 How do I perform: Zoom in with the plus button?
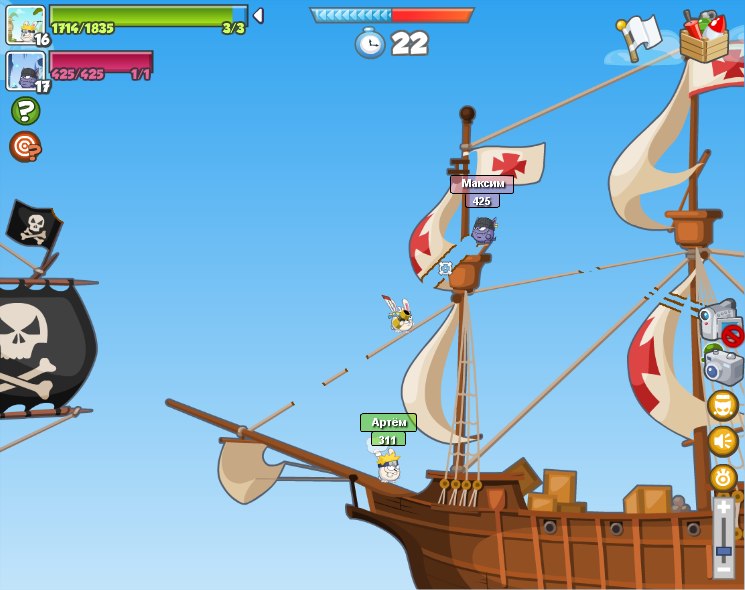click(x=723, y=508)
